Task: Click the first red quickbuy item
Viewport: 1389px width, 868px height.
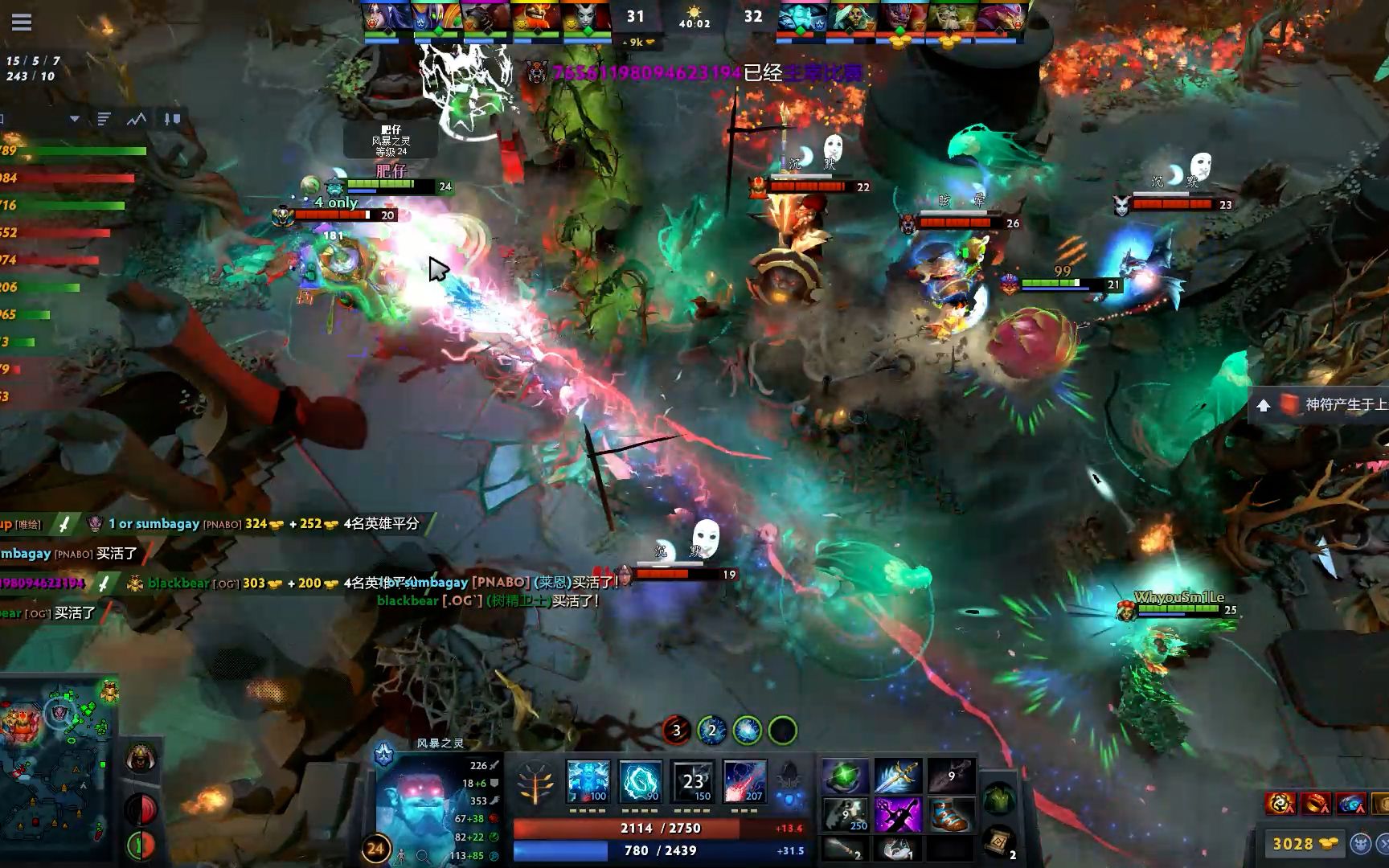Action: coord(1280,803)
